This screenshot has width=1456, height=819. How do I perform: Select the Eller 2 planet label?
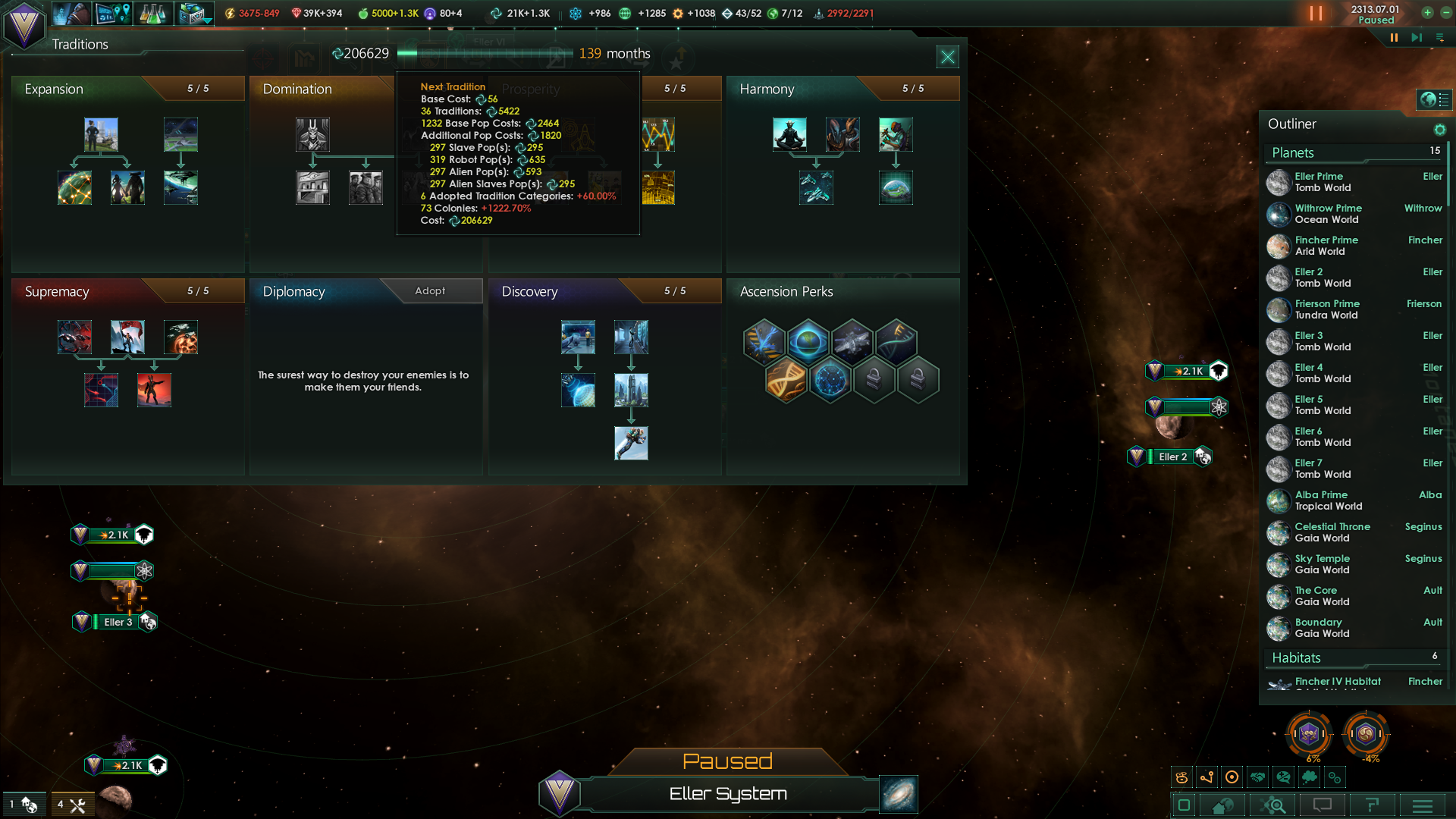[x=1172, y=457]
